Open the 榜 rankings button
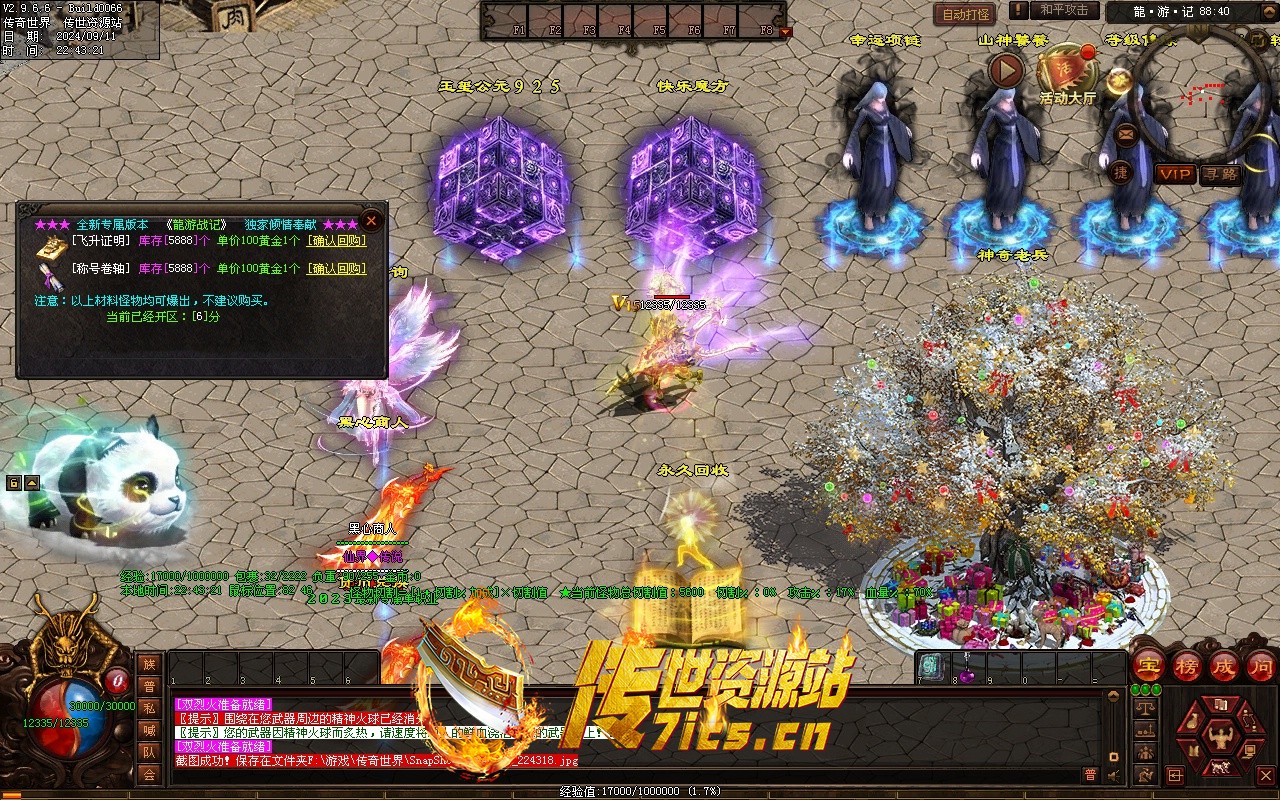The image size is (1280, 800). (1187, 666)
